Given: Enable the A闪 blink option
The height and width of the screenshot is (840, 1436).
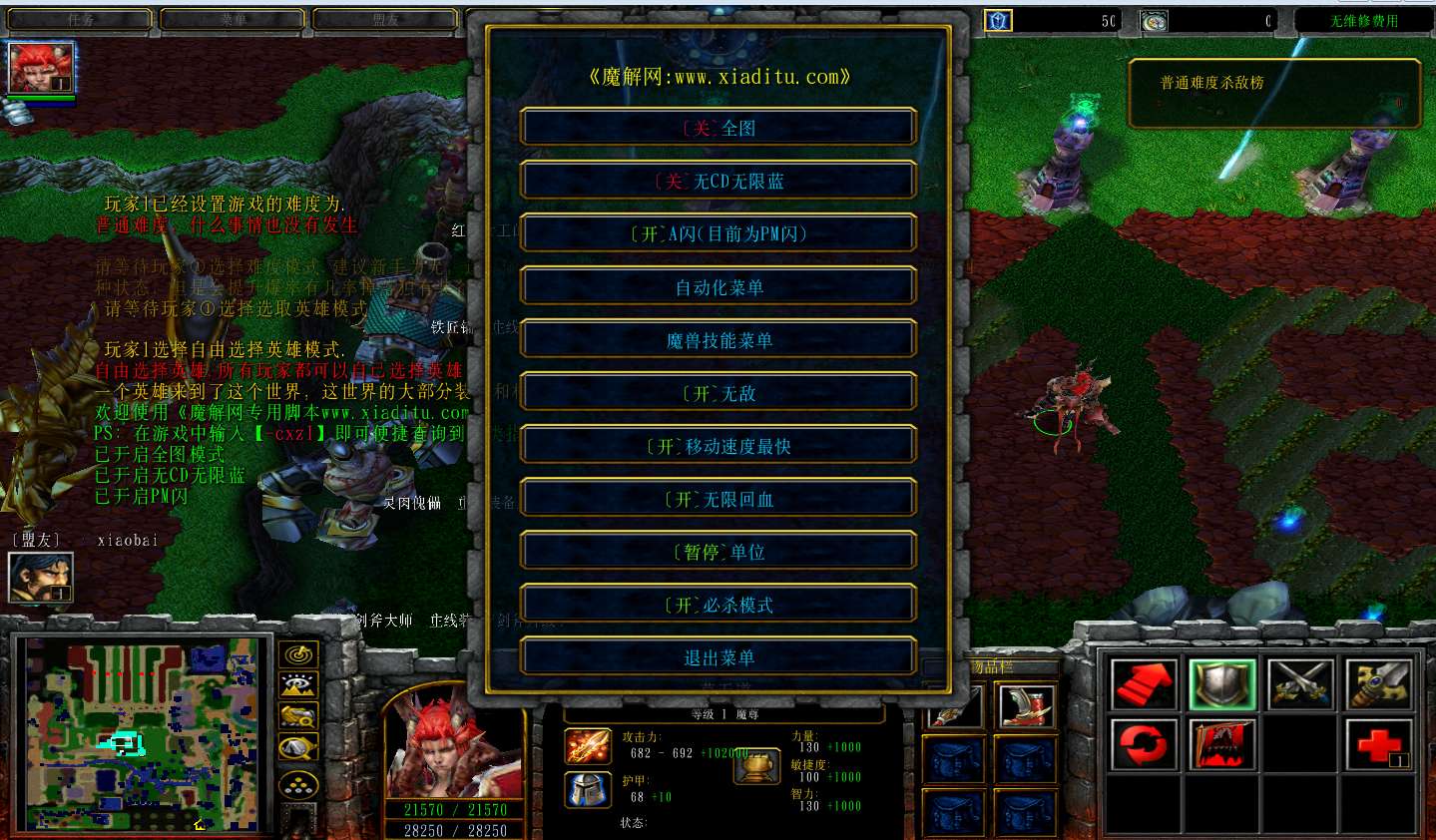Looking at the screenshot, I should [x=718, y=233].
